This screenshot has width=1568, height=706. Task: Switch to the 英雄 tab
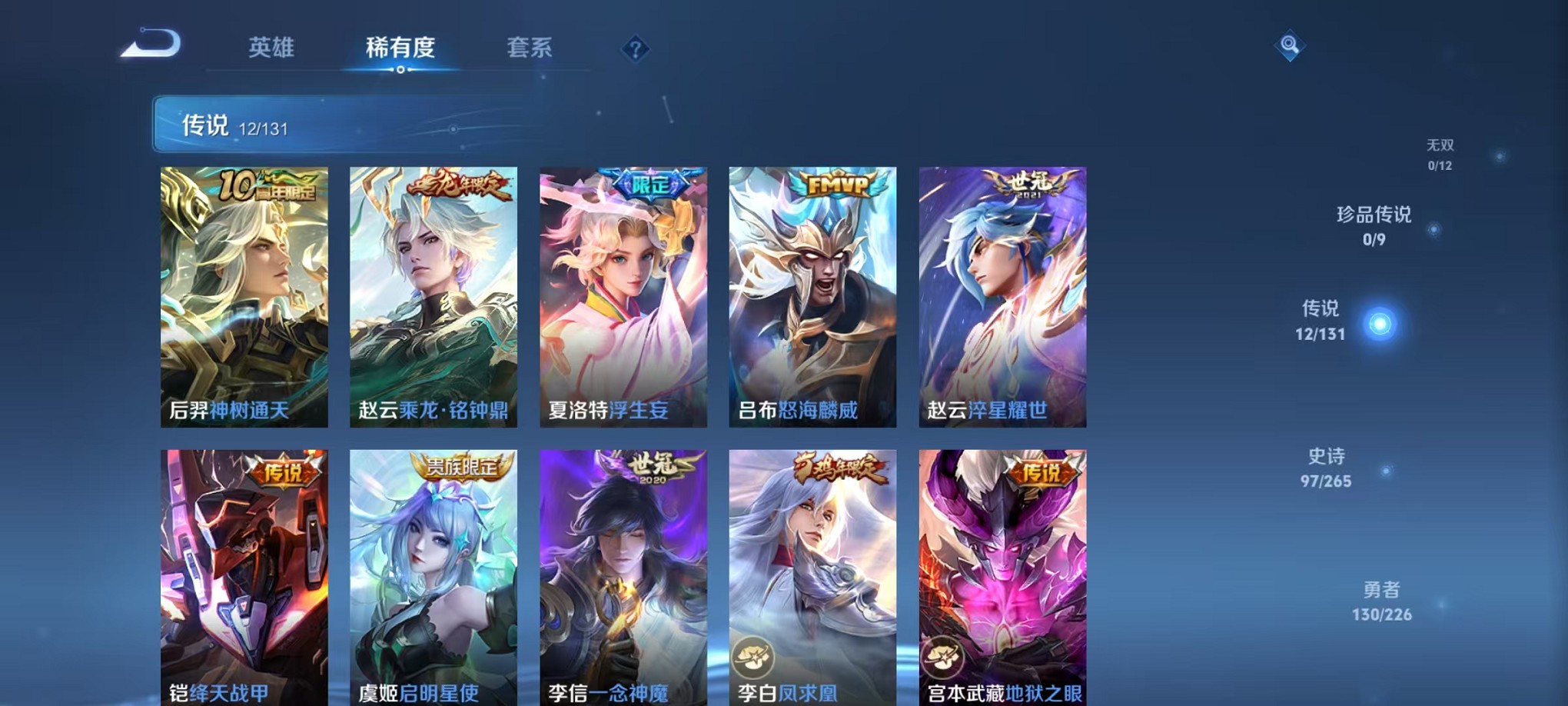tap(273, 48)
